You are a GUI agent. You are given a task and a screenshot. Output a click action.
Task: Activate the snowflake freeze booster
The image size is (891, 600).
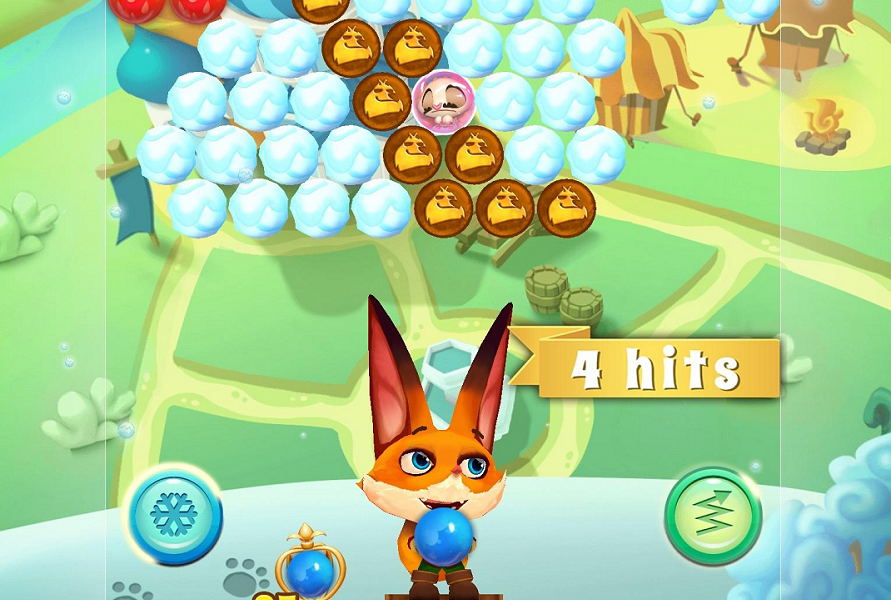174,514
